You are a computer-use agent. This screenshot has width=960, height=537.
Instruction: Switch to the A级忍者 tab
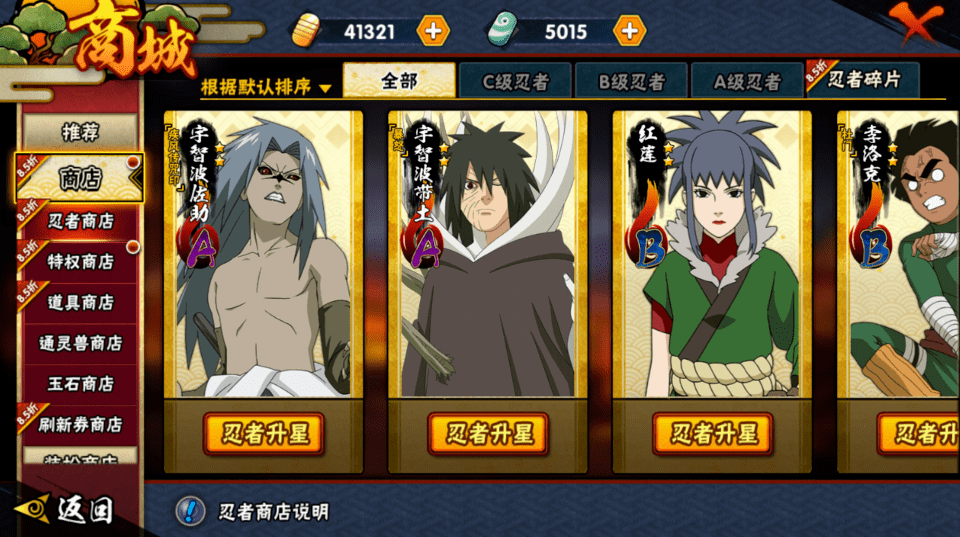coord(746,82)
